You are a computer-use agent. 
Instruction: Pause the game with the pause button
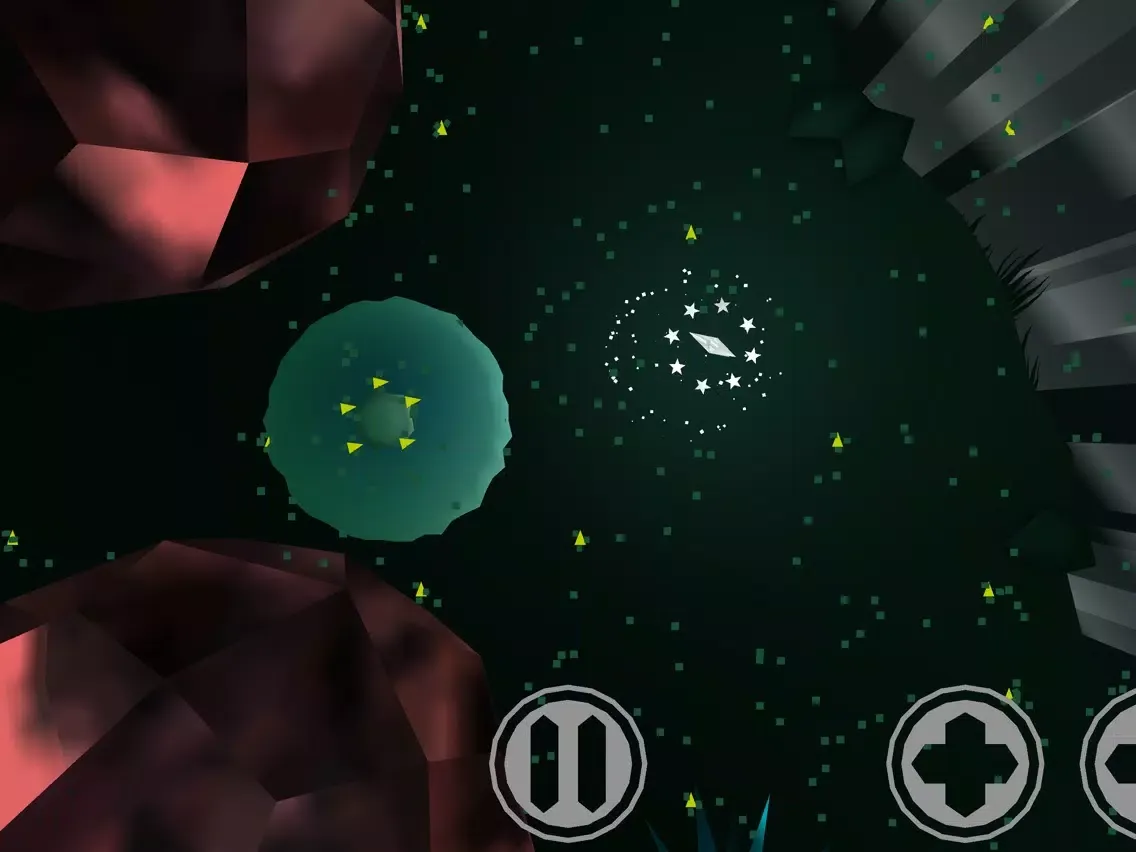pos(567,763)
